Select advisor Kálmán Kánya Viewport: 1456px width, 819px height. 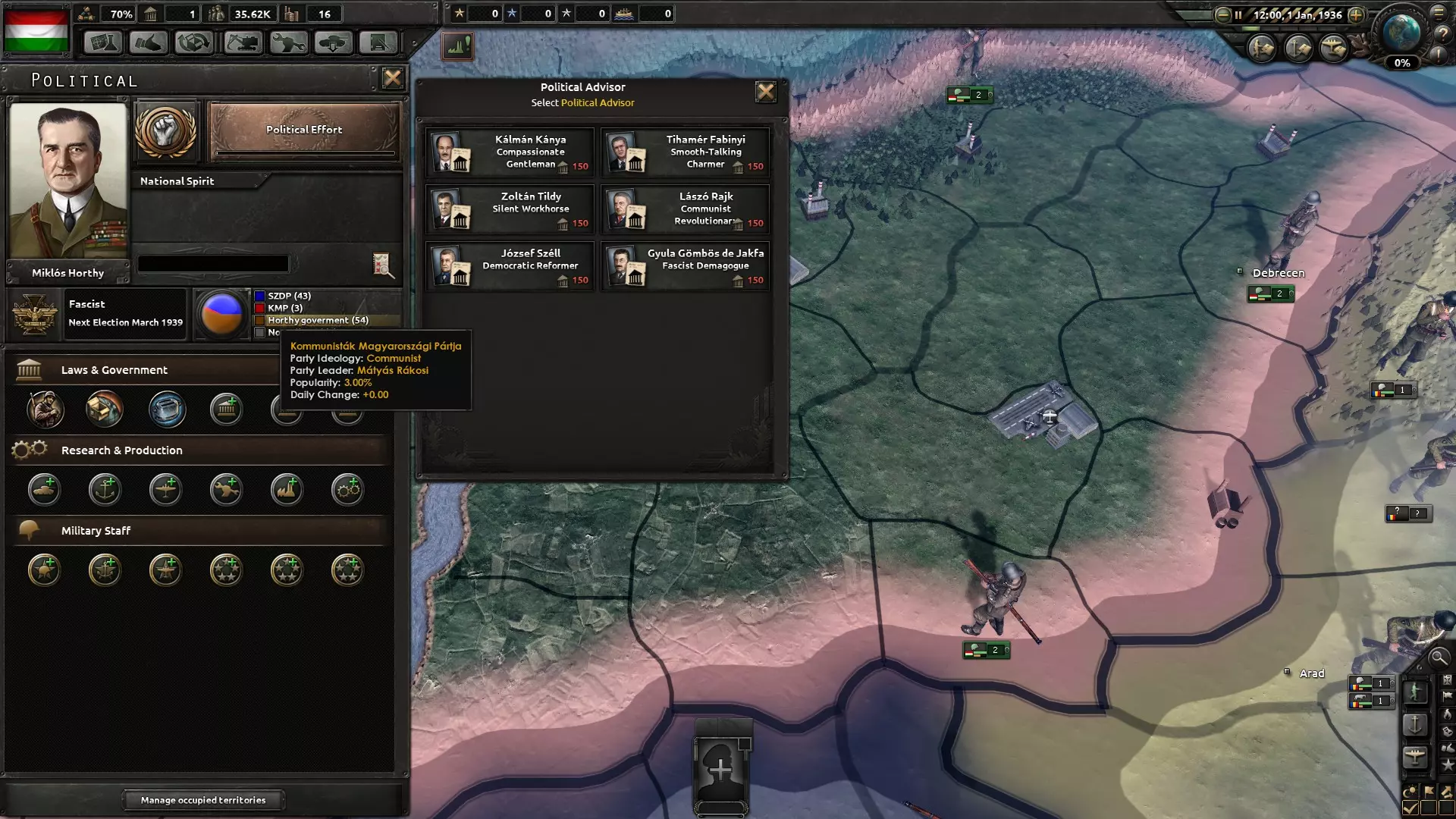tap(510, 152)
